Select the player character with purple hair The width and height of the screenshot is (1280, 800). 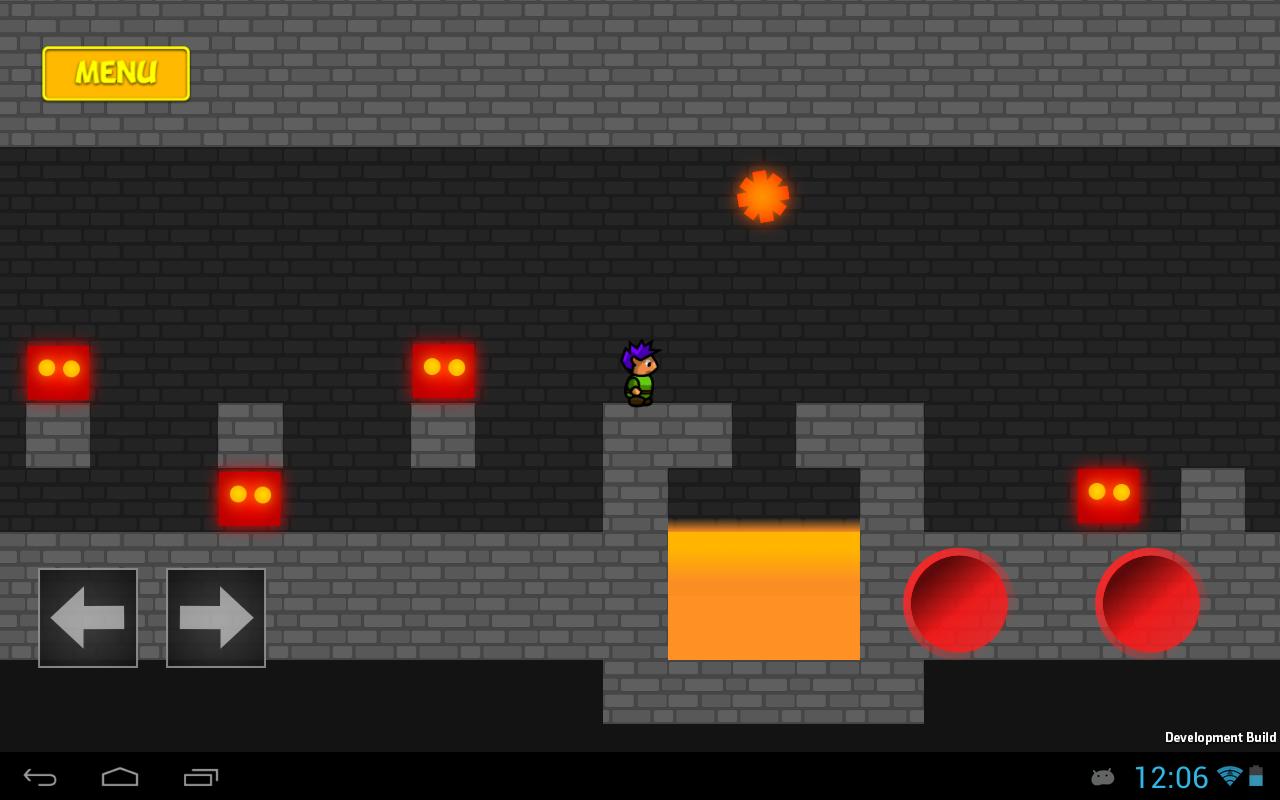(x=639, y=372)
